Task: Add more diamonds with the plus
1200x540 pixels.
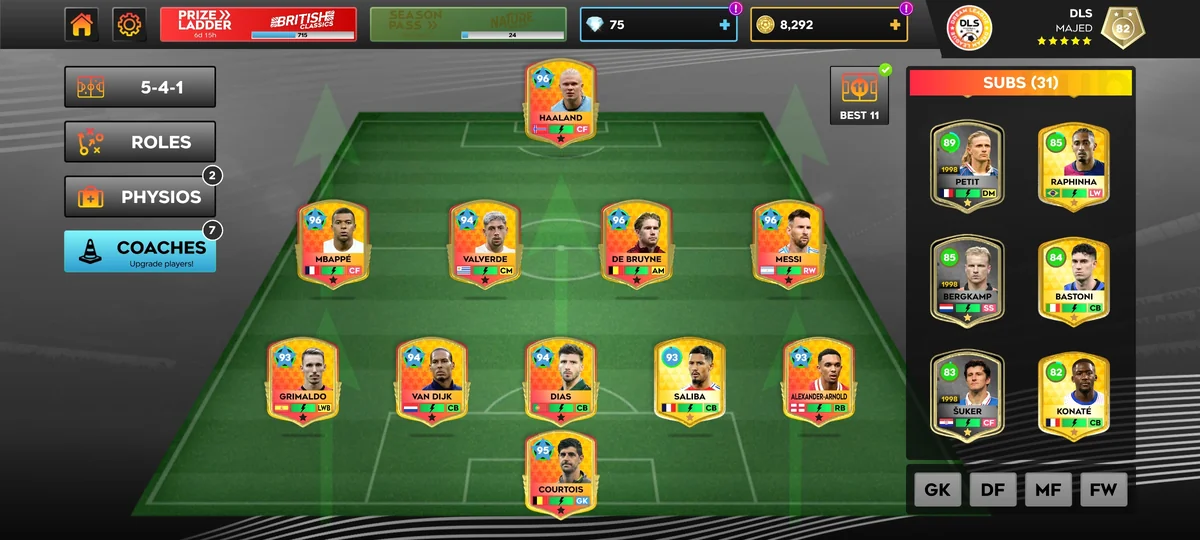Action: point(725,25)
